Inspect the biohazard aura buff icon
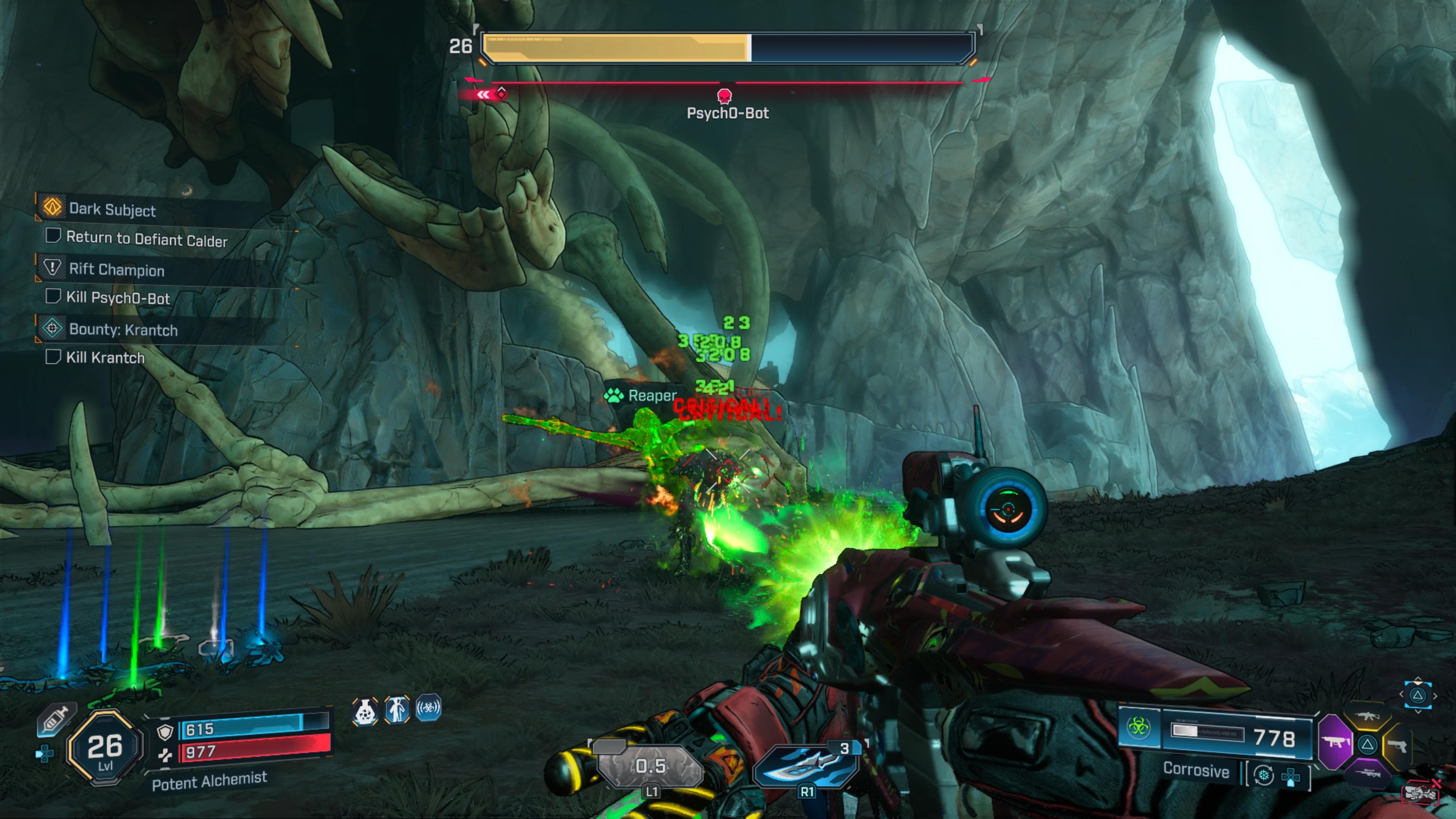This screenshot has width=1456, height=819. pos(428,708)
